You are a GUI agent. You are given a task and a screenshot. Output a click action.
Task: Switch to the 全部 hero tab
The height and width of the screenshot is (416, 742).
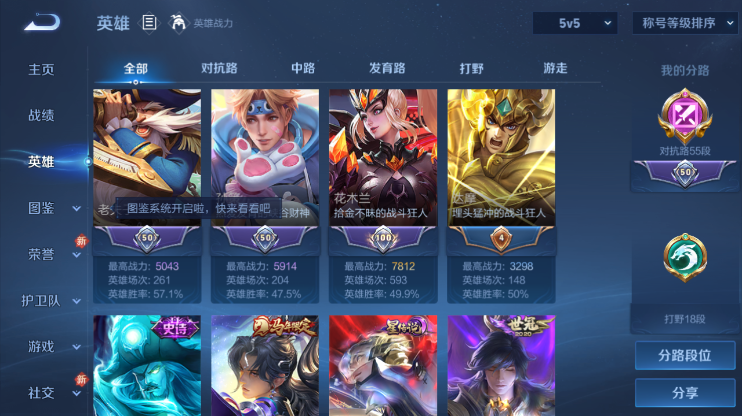(136, 68)
